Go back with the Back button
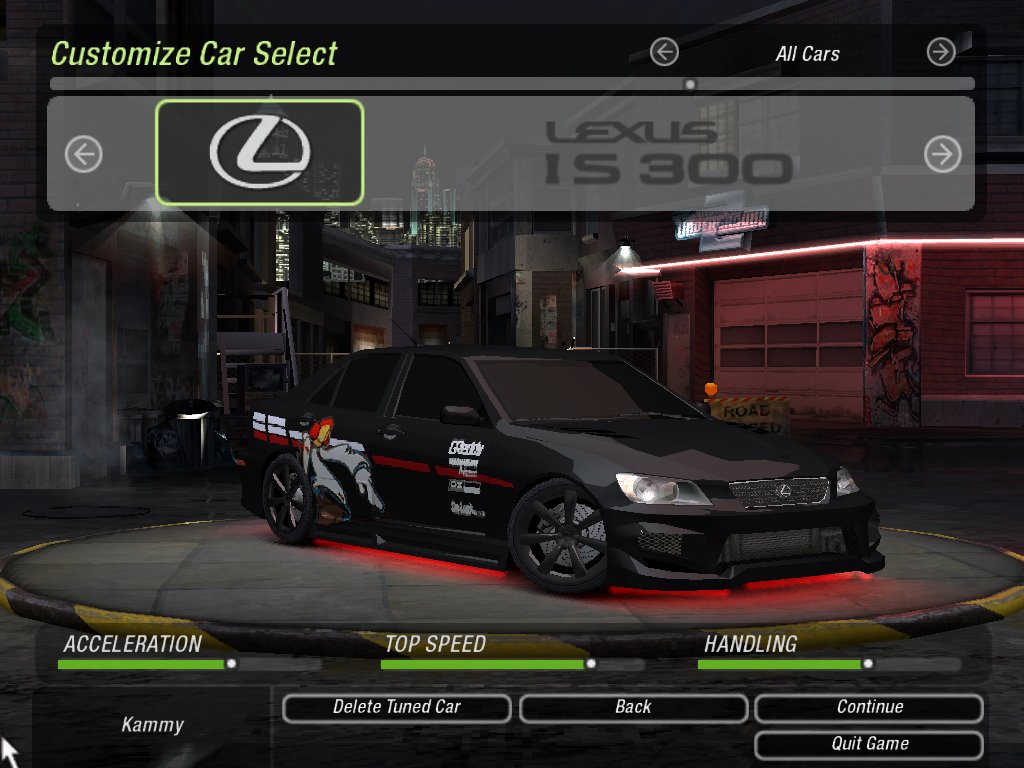Image resolution: width=1024 pixels, height=768 pixels. click(x=633, y=708)
